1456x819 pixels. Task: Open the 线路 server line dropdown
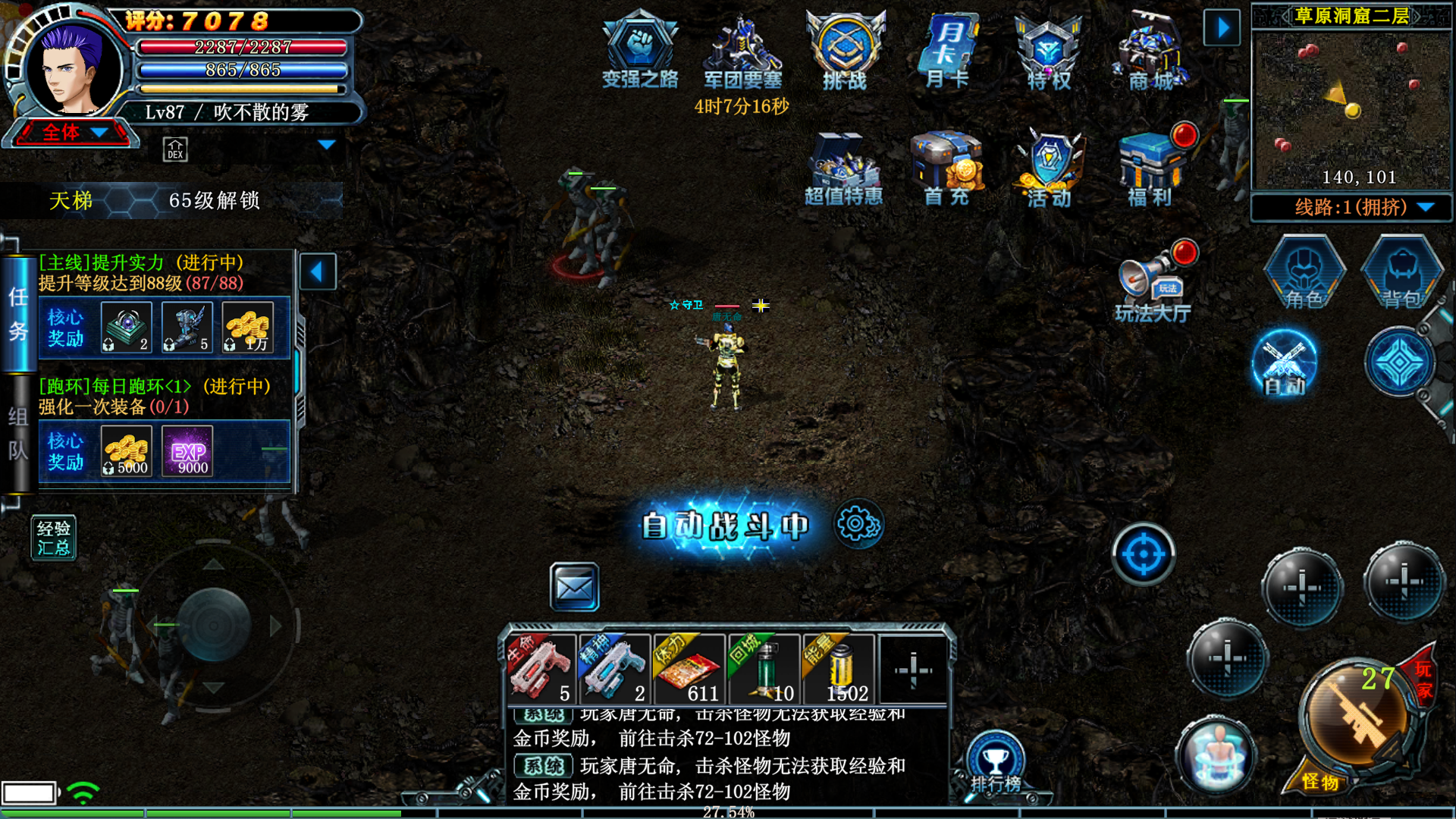(1351, 207)
